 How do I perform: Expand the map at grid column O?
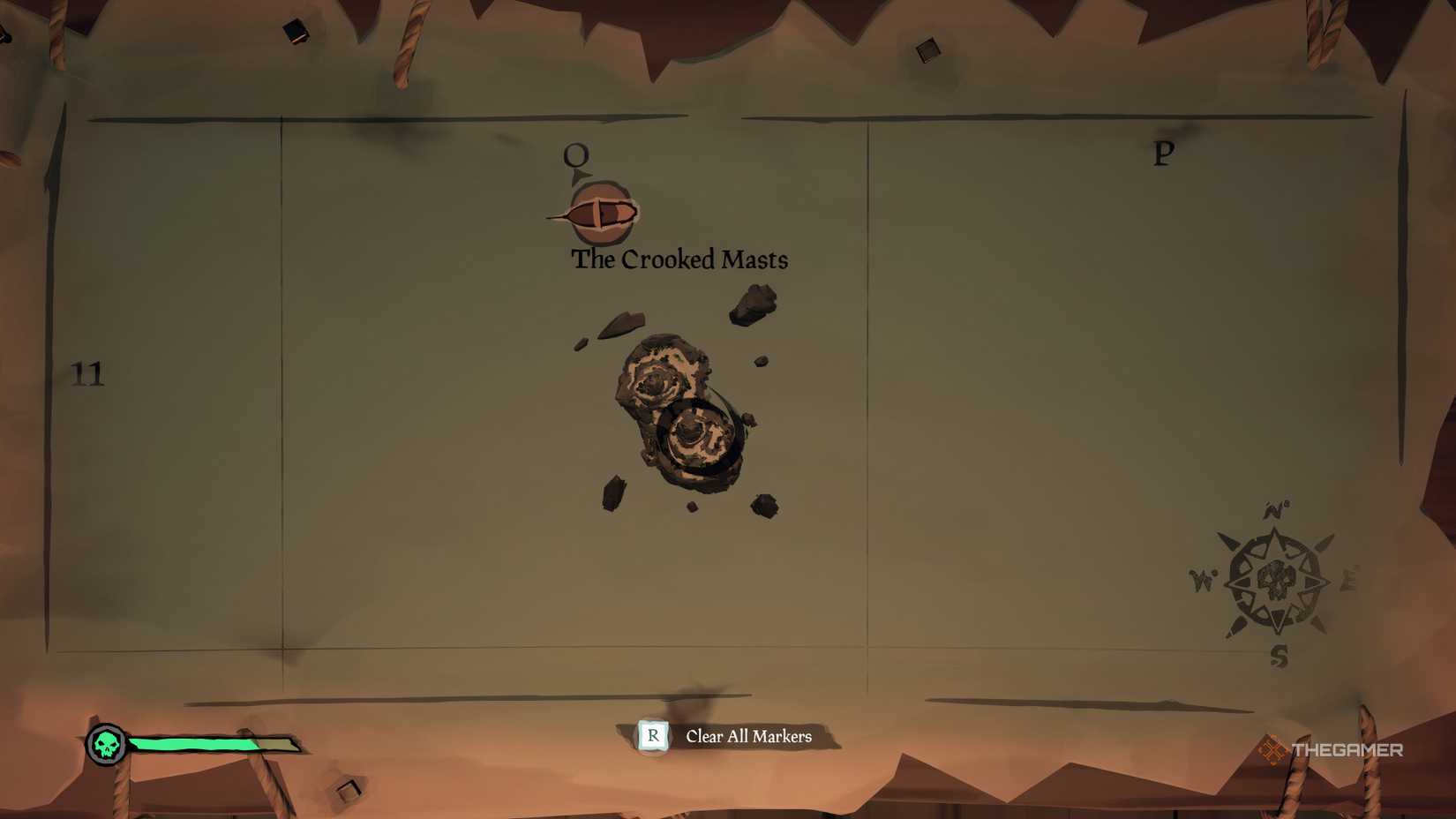click(x=578, y=152)
